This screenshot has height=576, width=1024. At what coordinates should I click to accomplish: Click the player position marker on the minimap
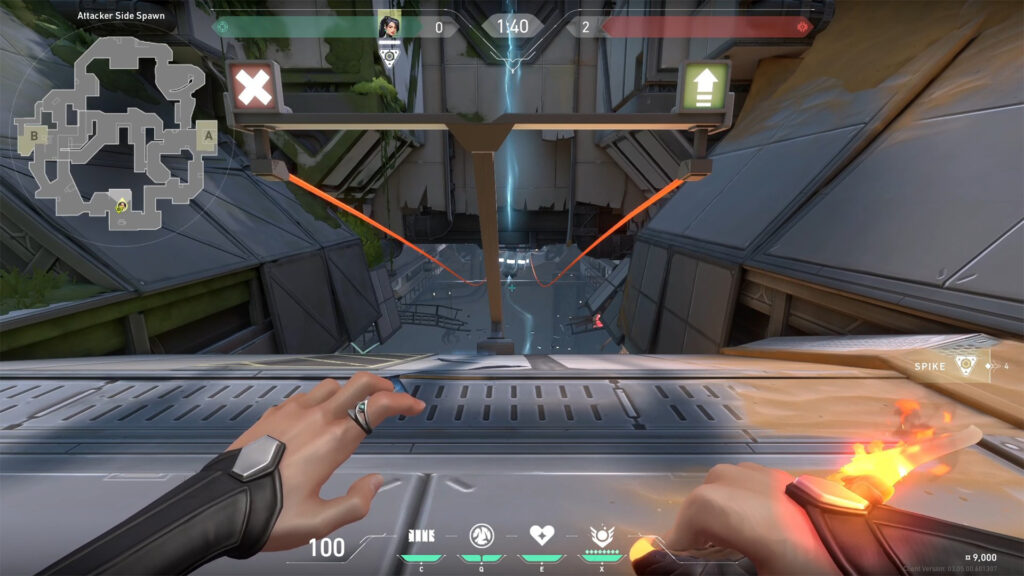point(121,206)
